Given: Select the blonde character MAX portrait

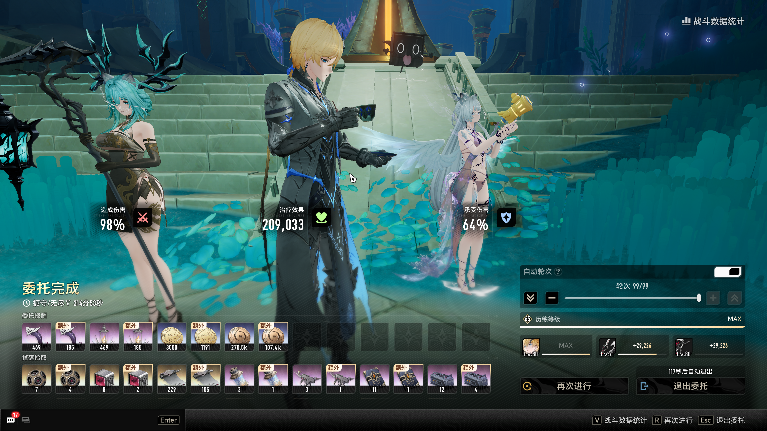Looking at the screenshot, I should point(531,347).
